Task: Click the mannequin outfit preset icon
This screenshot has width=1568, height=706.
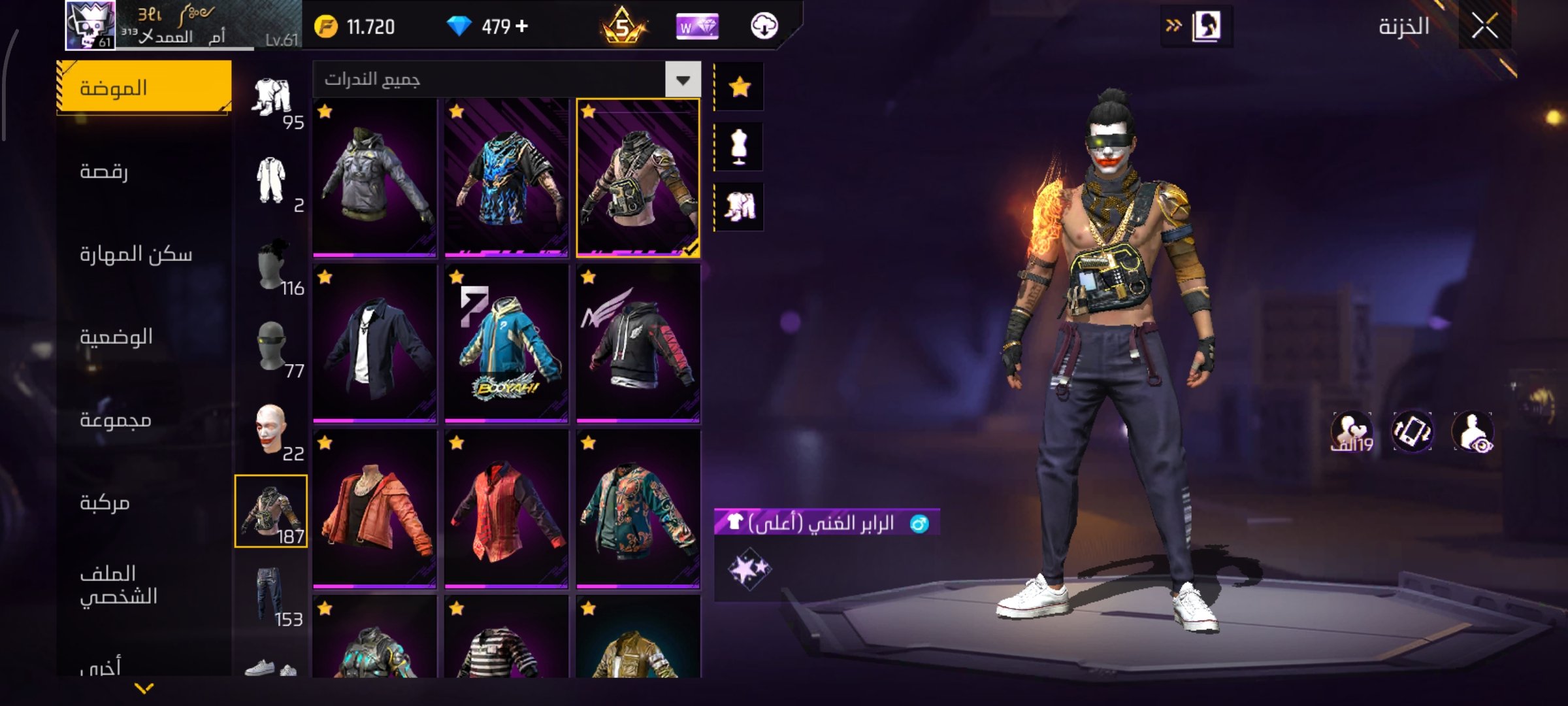Action: coord(740,146)
